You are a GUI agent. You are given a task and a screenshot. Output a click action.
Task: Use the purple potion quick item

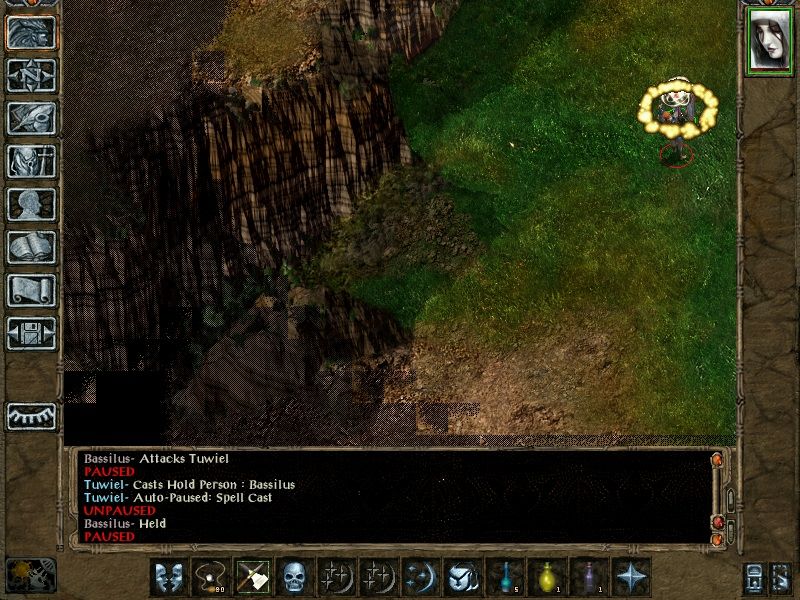click(x=589, y=577)
